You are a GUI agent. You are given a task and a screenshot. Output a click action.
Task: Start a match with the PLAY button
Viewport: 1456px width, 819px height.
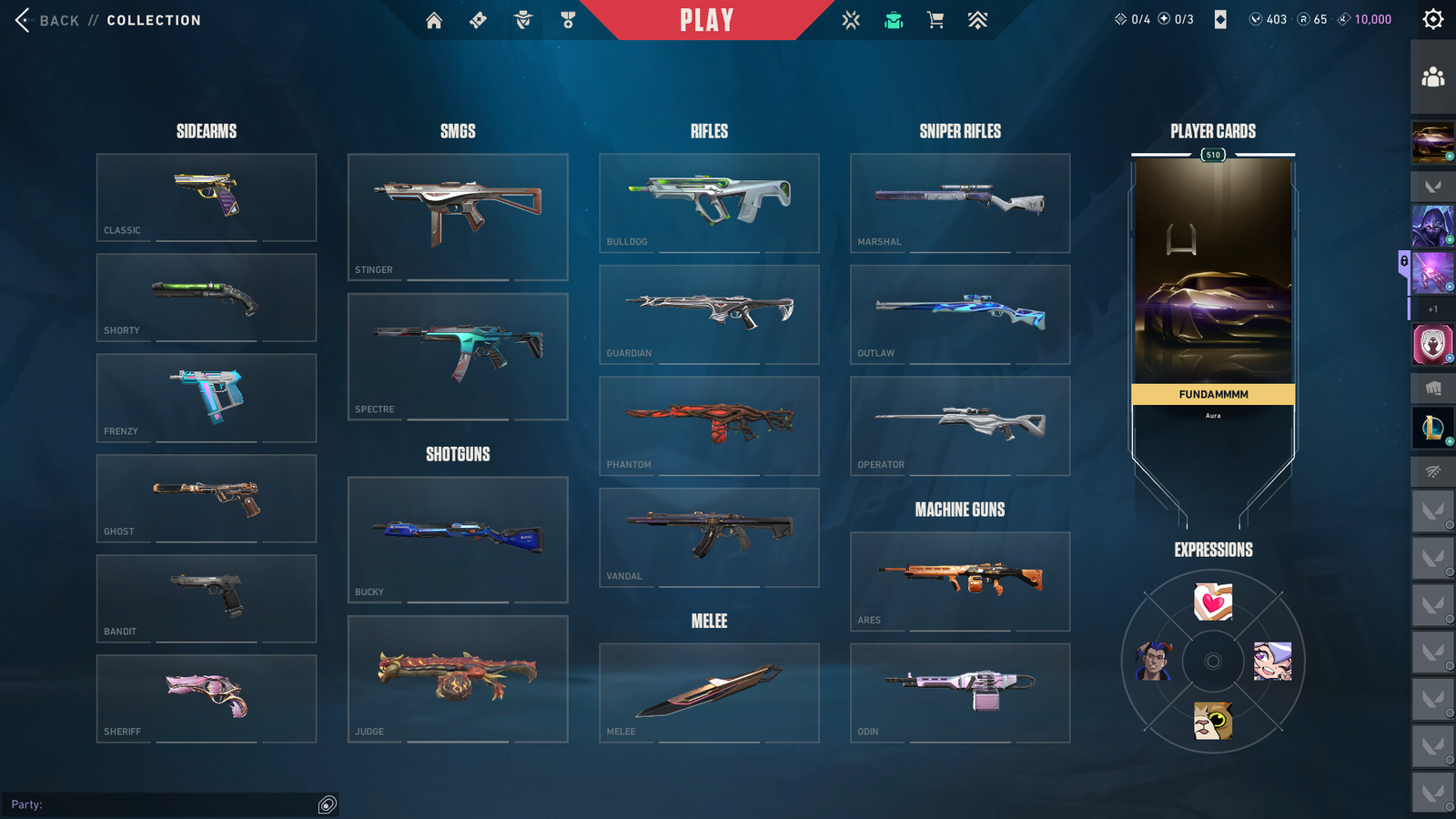click(706, 20)
